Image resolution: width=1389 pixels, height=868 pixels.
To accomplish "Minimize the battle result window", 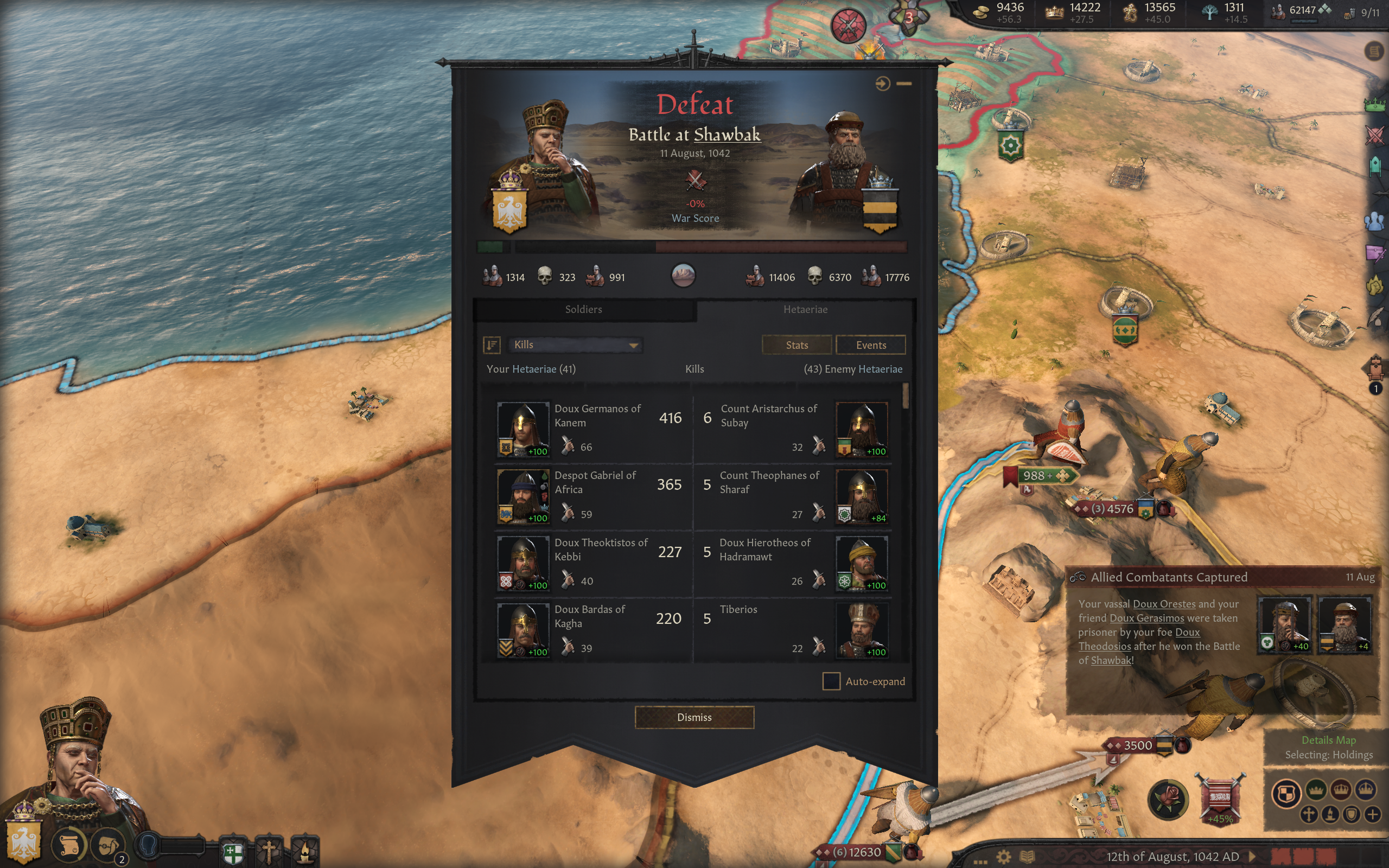I will tap(904, 84).
